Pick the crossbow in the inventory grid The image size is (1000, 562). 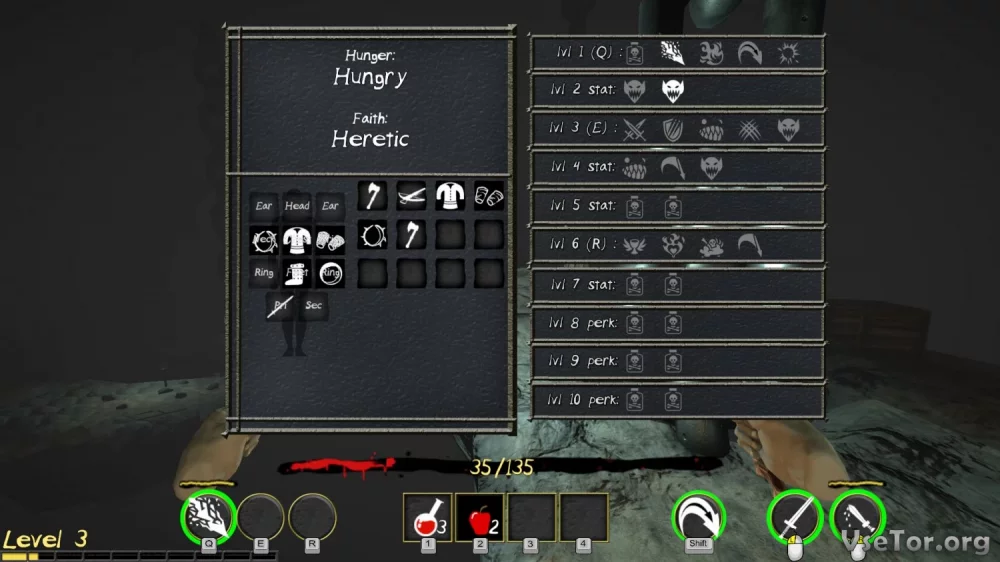tap(411, 196)
